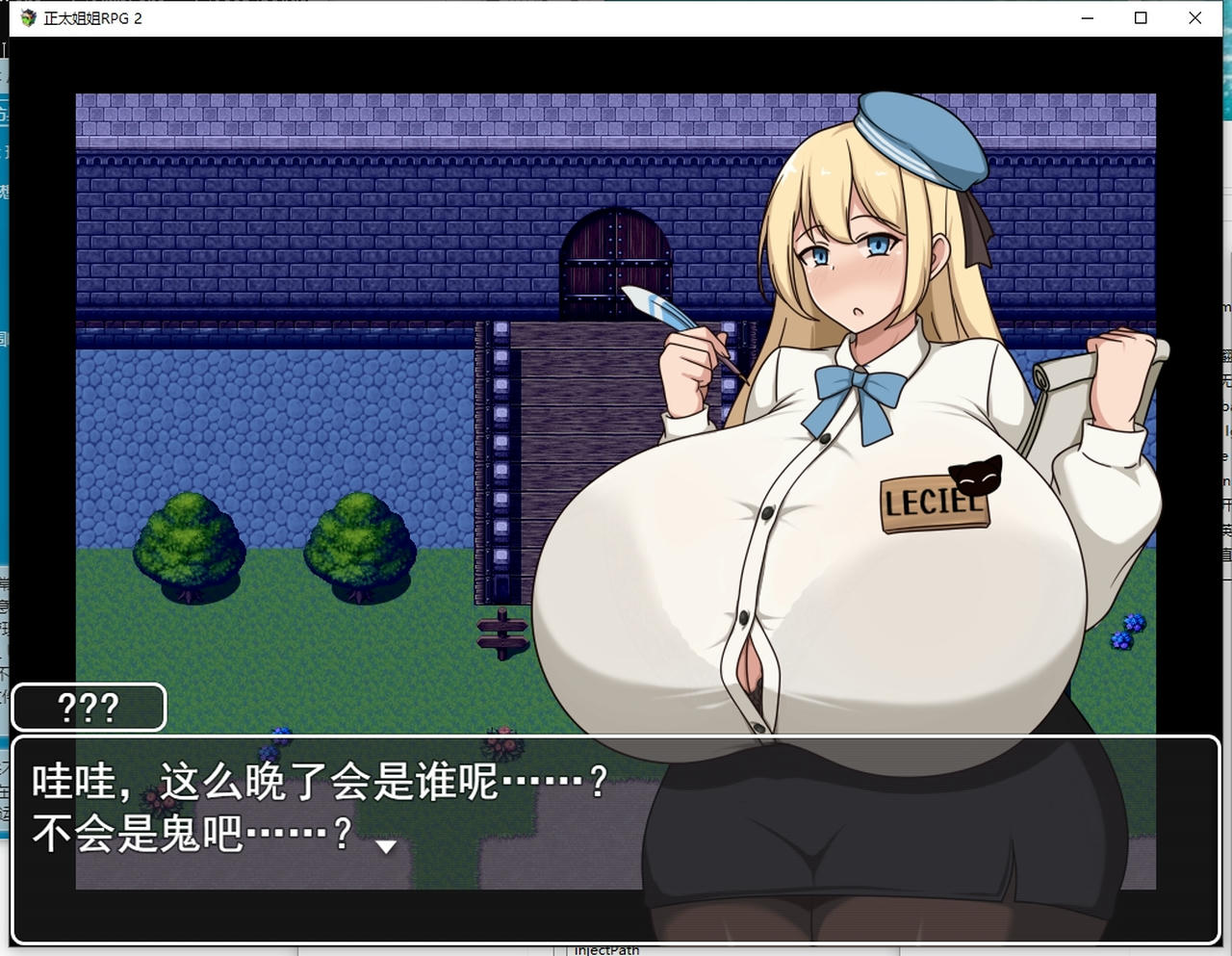
Task: Click the ??? name box above the dialogue
Action: (89, 708)
